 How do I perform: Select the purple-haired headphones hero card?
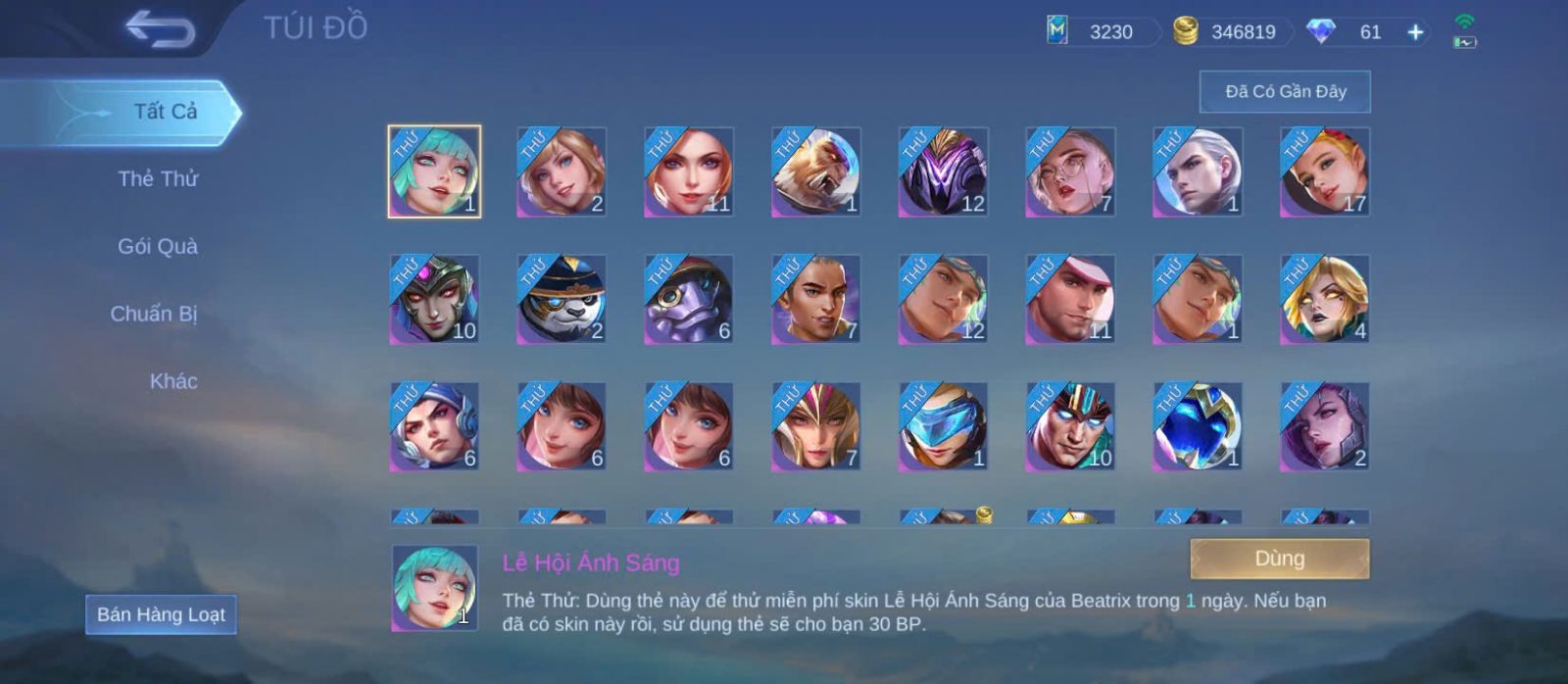pos(434,426)
